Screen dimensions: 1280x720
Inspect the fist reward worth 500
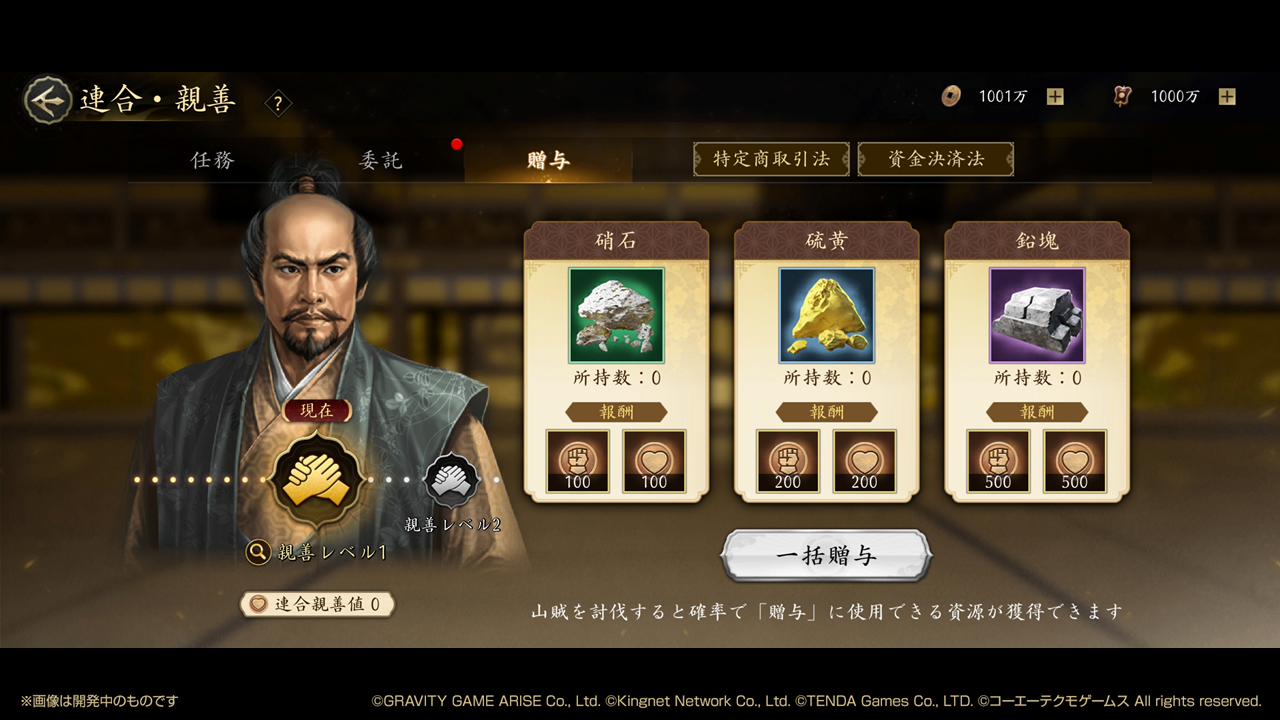coord(998,462)
